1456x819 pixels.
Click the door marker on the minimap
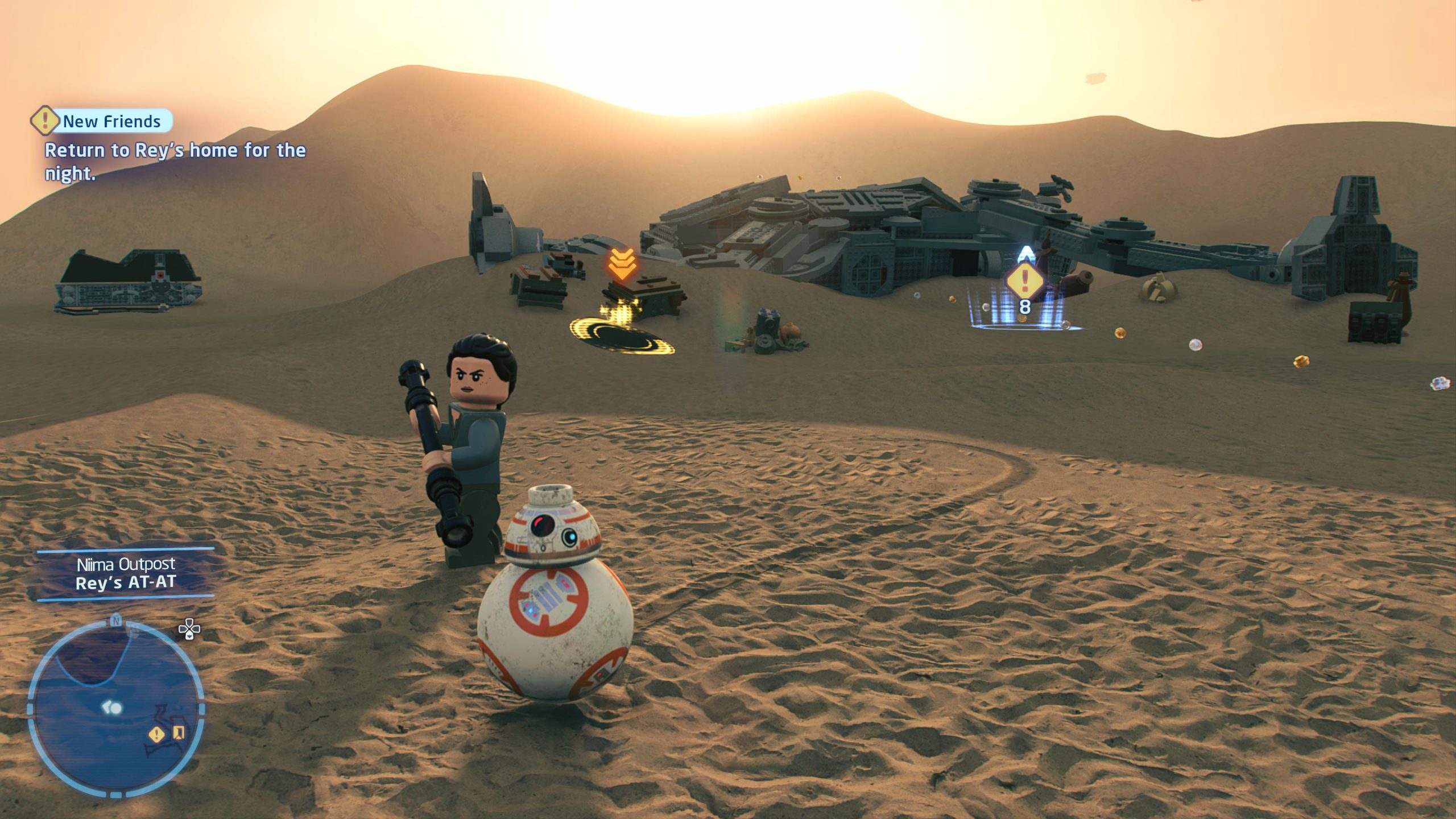coord(179,733)
